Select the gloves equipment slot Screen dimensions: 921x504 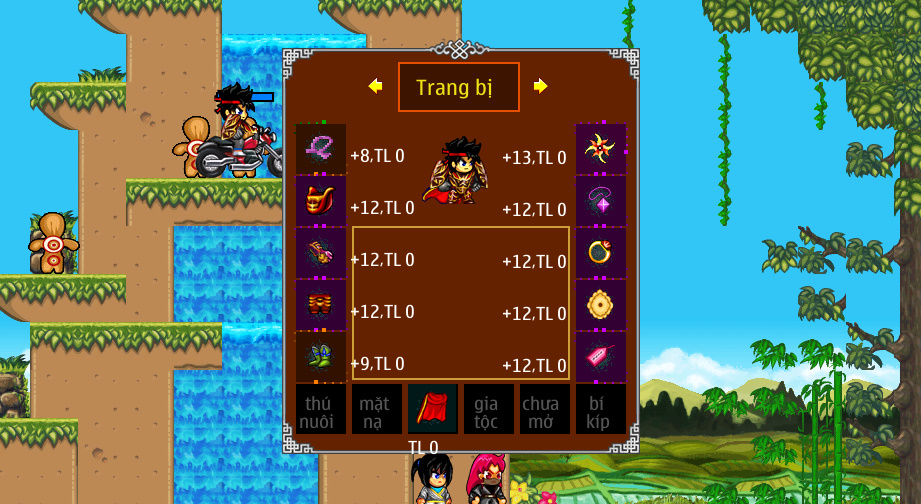(321, 253)
